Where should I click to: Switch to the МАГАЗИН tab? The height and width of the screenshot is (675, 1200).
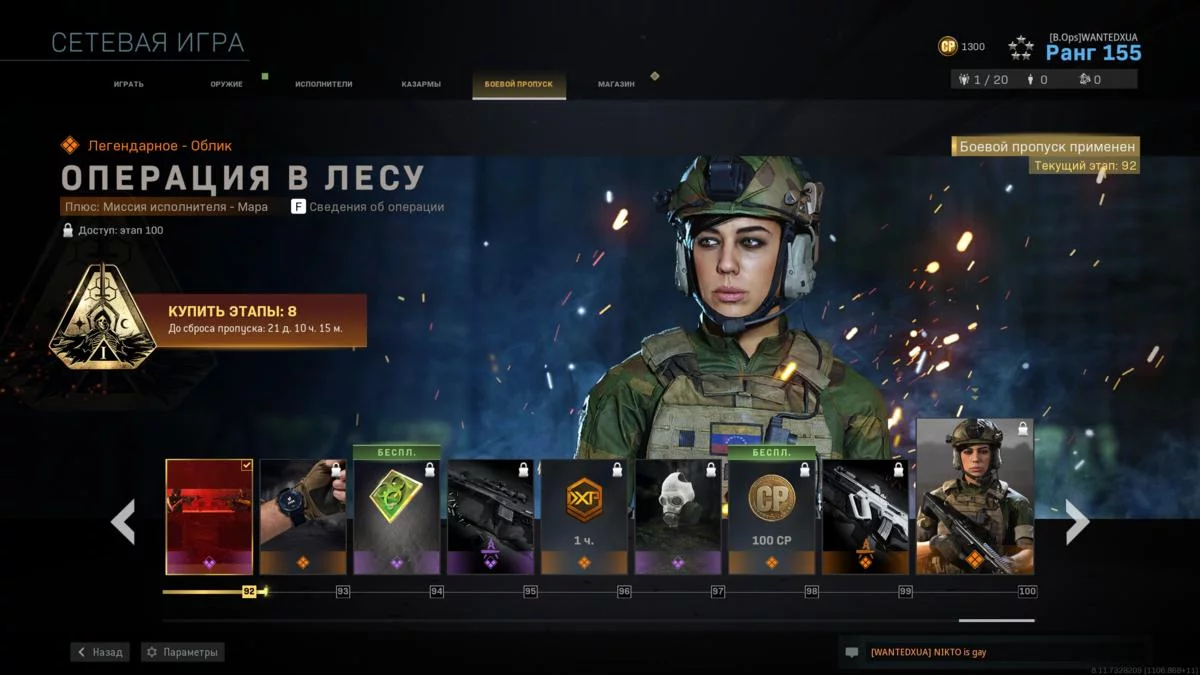pyautogui.click(x=616, y=84)
